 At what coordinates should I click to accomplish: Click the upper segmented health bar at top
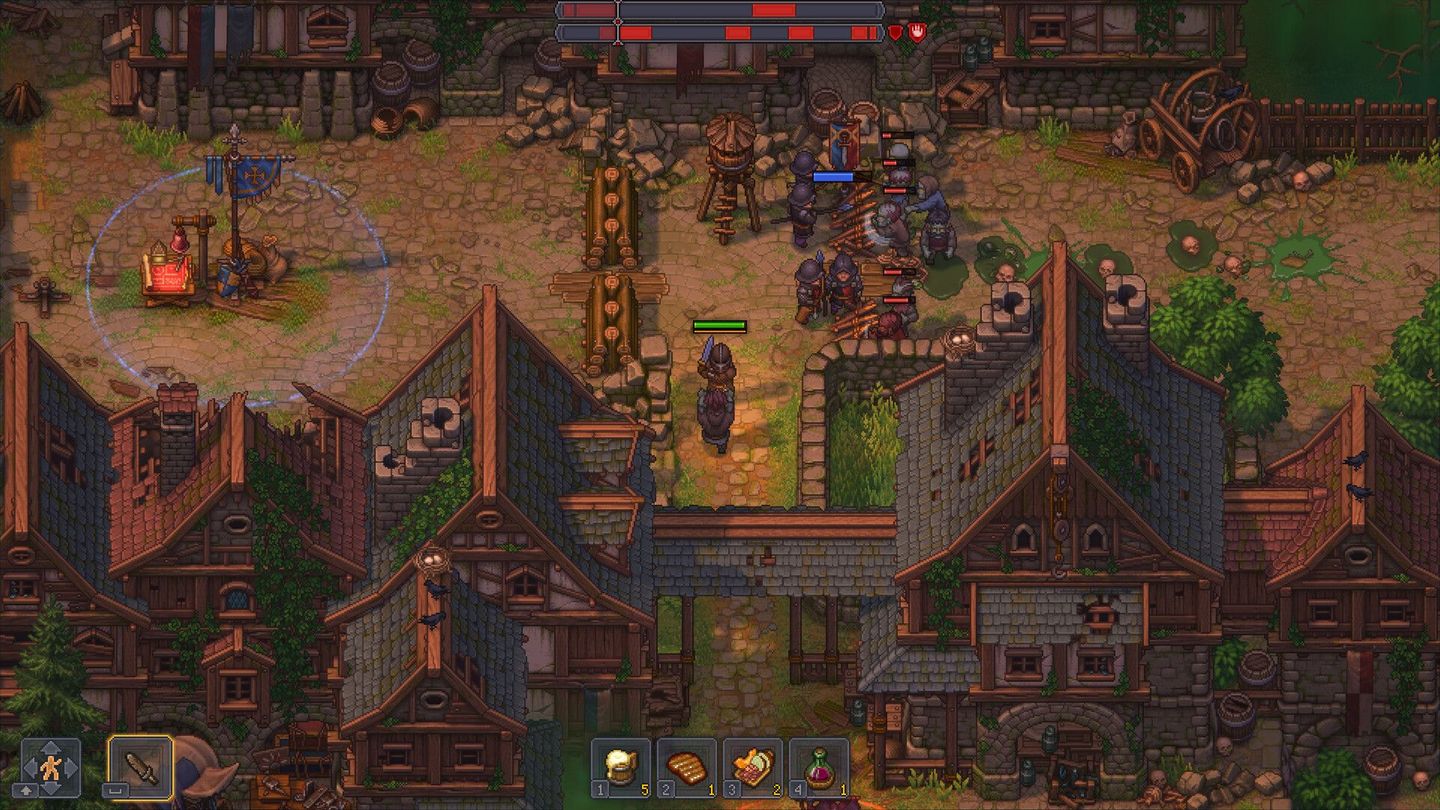pos(720,12)
